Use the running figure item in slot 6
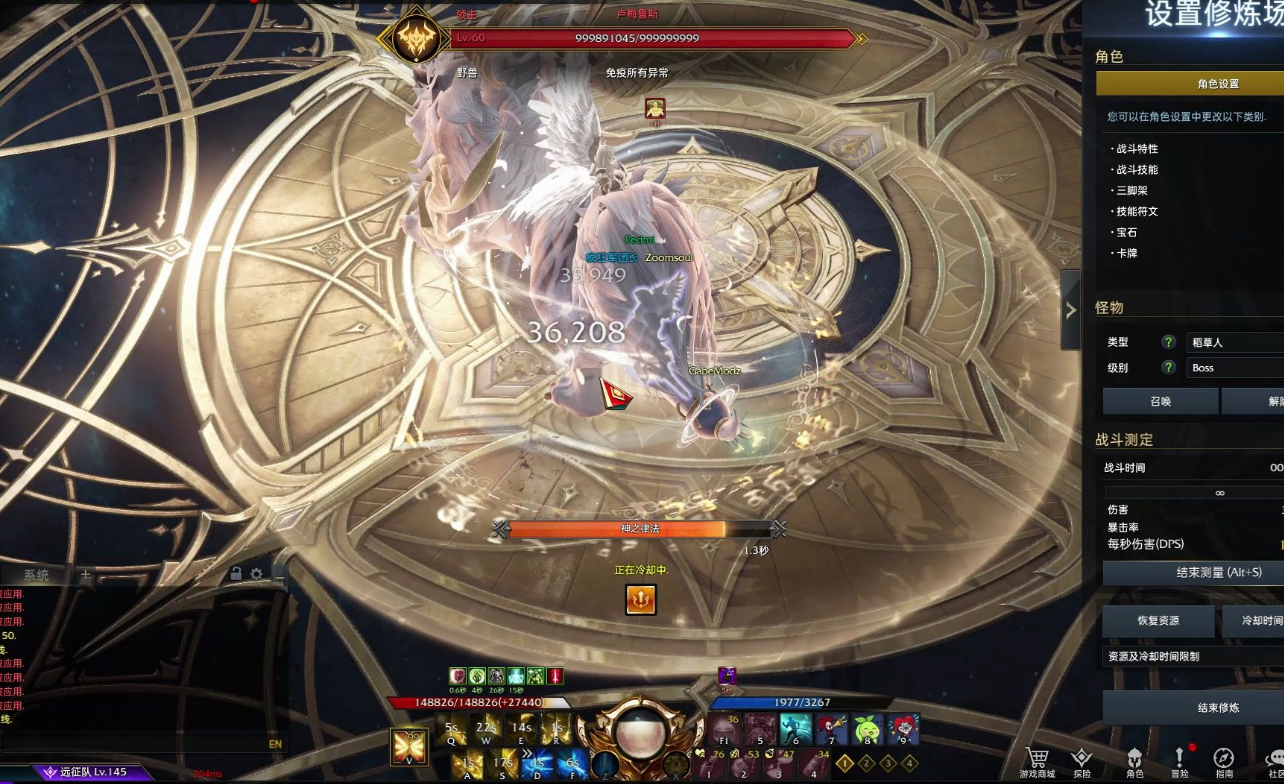Image resolution: width=1284 pixels, height=784 pixels. (795, 730)
